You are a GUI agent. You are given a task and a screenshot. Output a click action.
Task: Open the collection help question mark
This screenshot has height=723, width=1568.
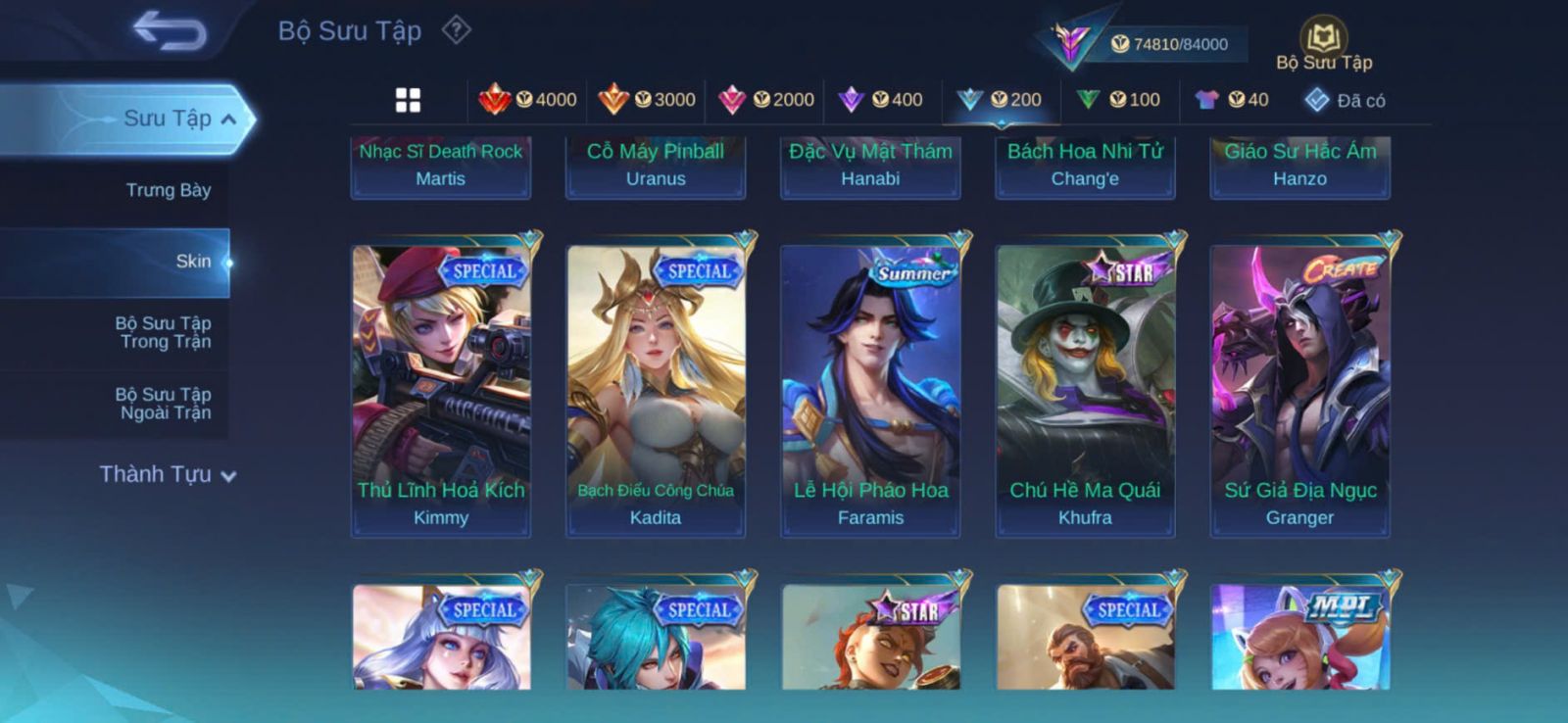[456, 30]
